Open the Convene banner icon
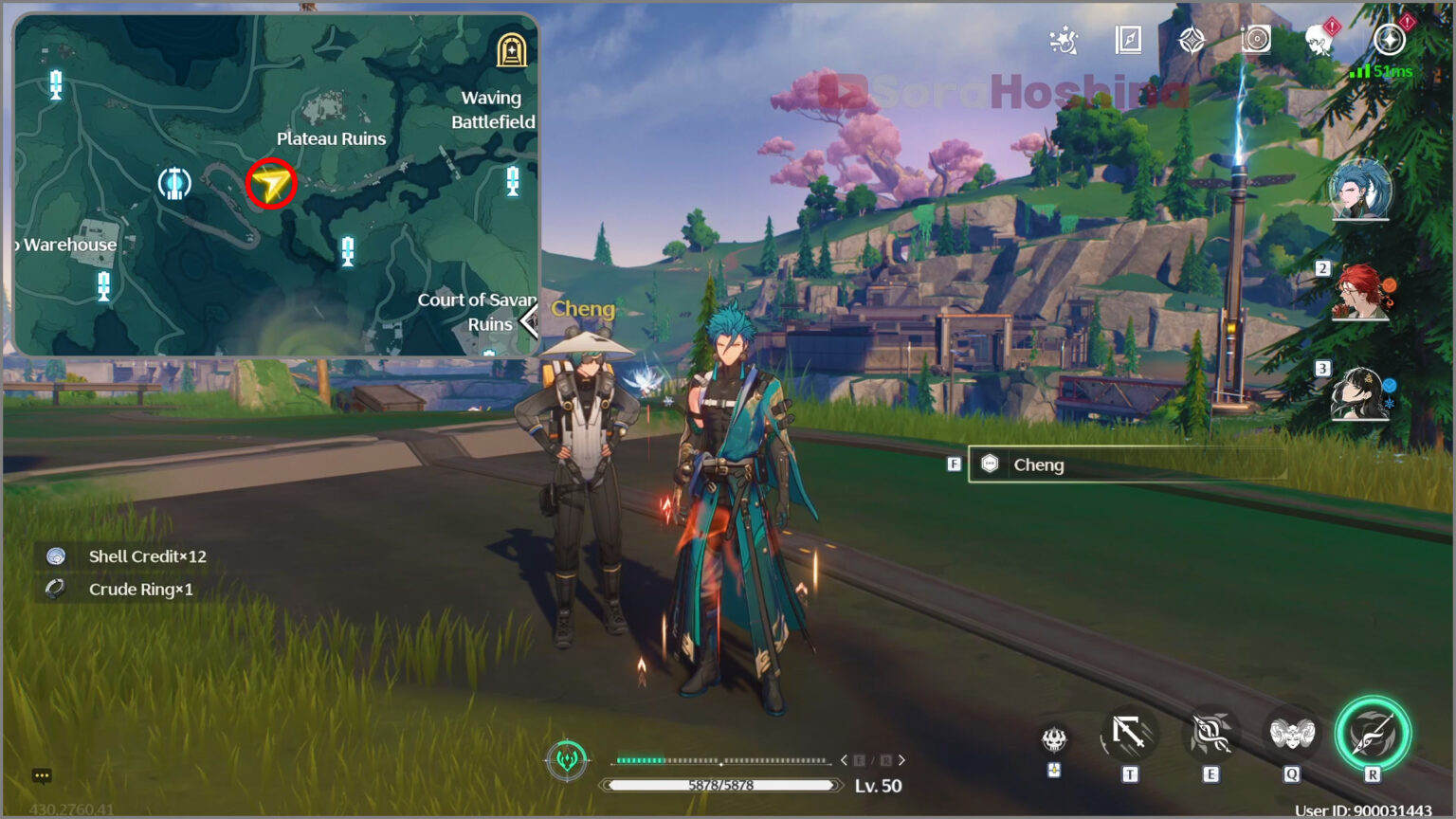The height and width of the screenshot is (819, 1456). click(x=1190, y=42)
